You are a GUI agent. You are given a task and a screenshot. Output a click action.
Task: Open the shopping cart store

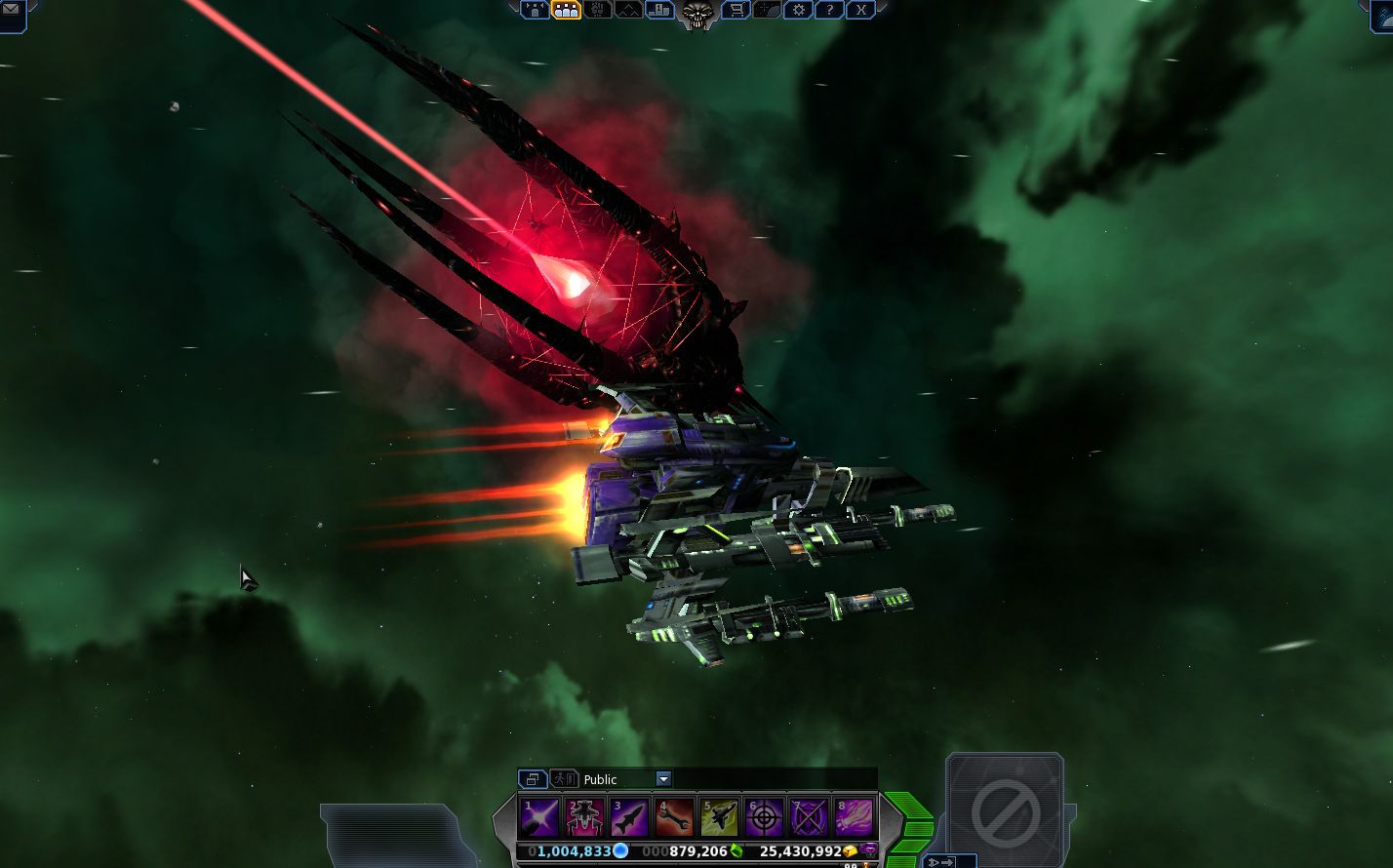(x=737, y=10)
